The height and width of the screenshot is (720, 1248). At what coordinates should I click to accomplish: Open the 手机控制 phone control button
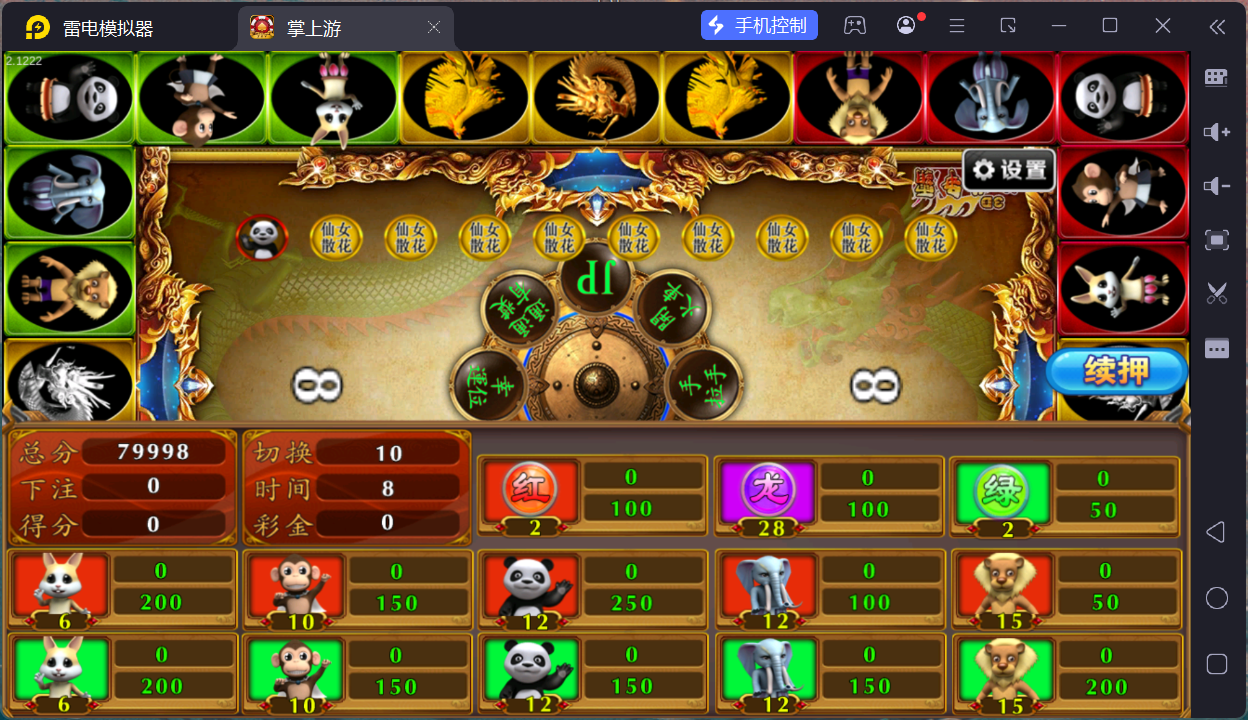[759, 26]
